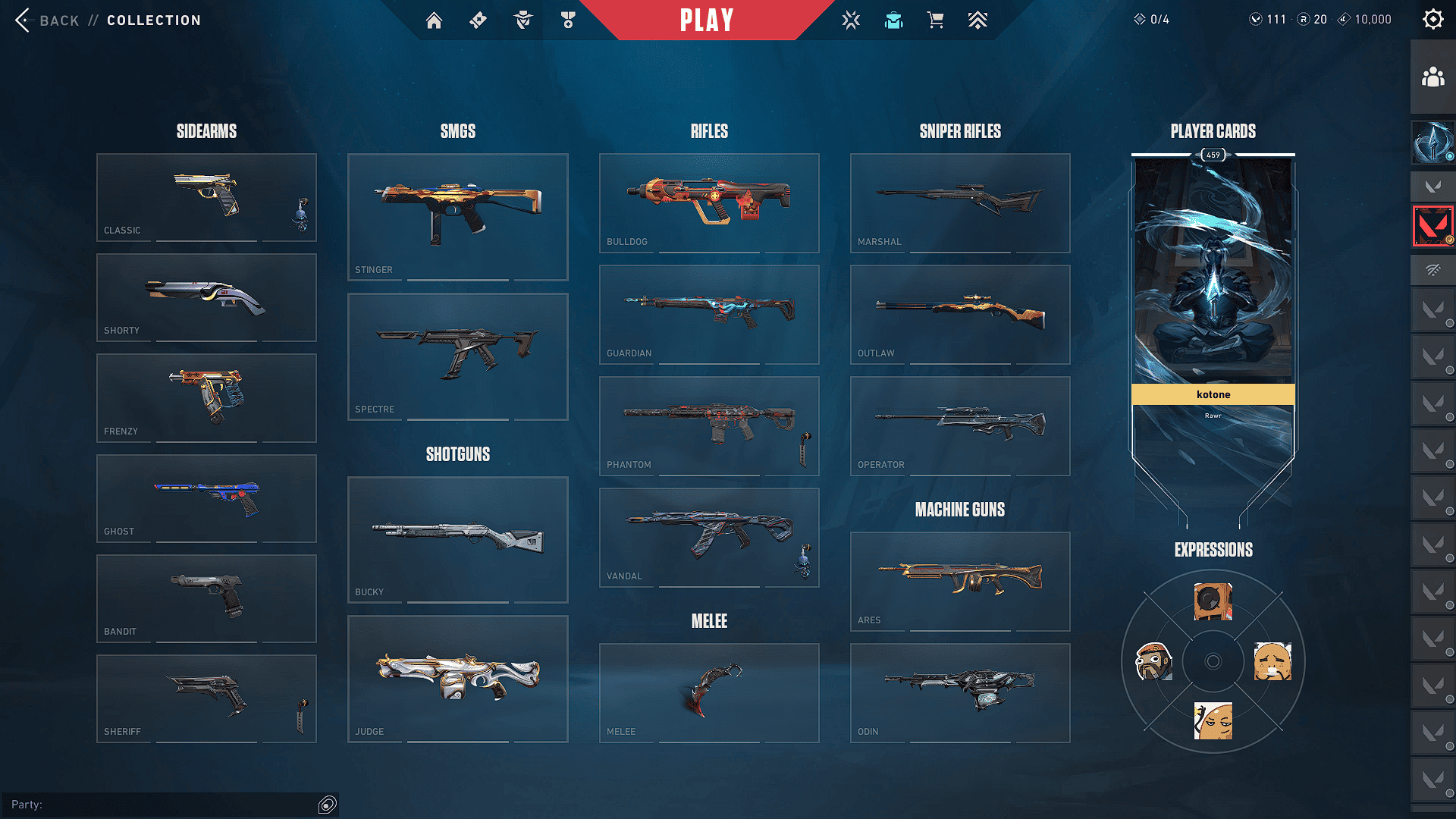Select the Odin machine gun slot
1456x819 pixels.
tap(960, 692)
